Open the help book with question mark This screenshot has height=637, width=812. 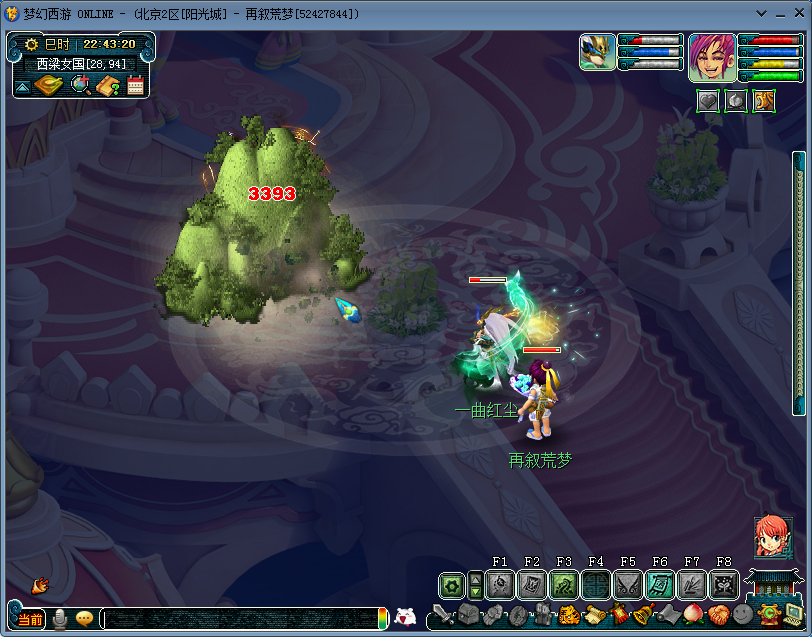(x=108, y=86)
